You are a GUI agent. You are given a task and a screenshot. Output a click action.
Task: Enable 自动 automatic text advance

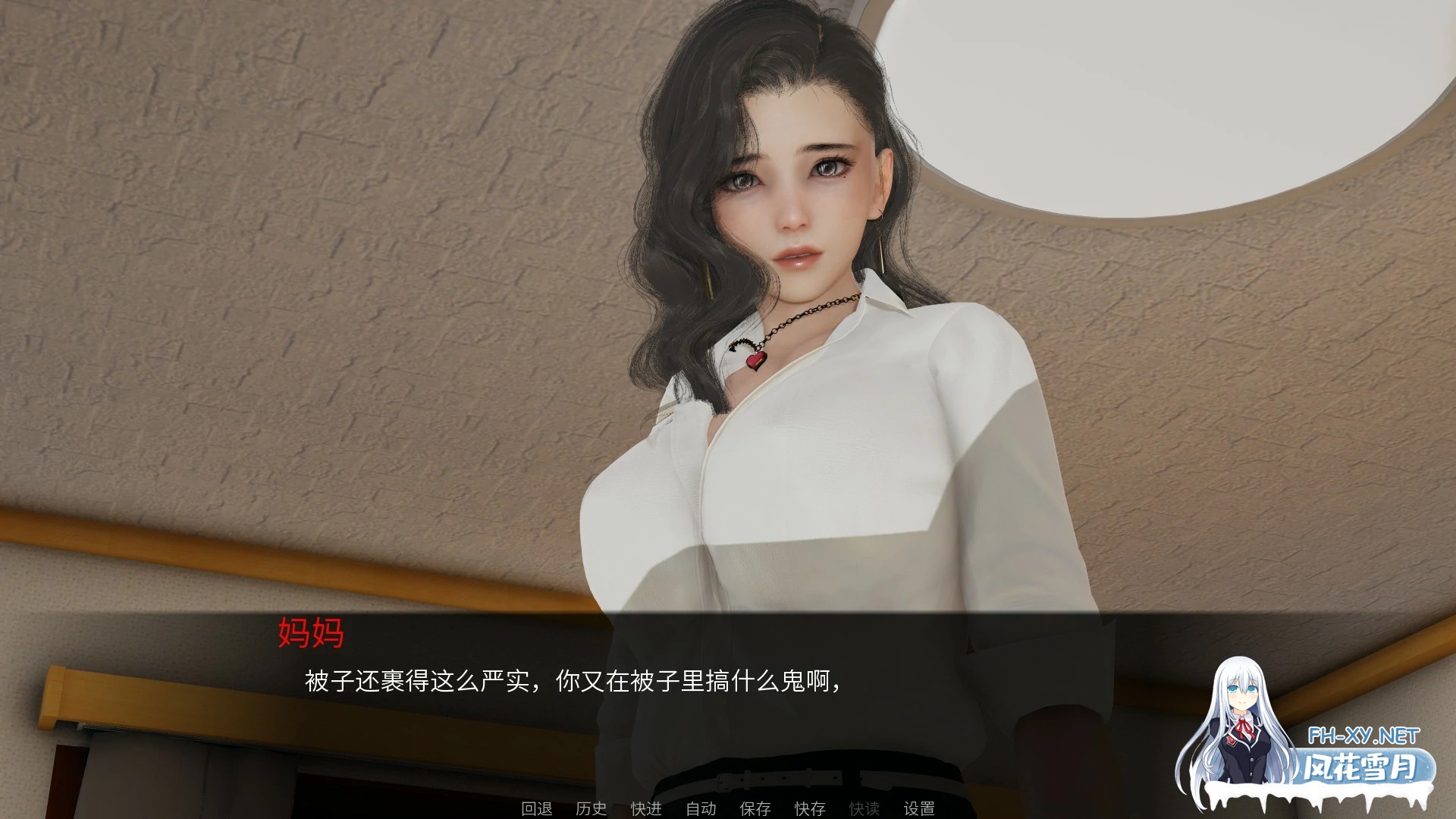click(x=701, y=809)
